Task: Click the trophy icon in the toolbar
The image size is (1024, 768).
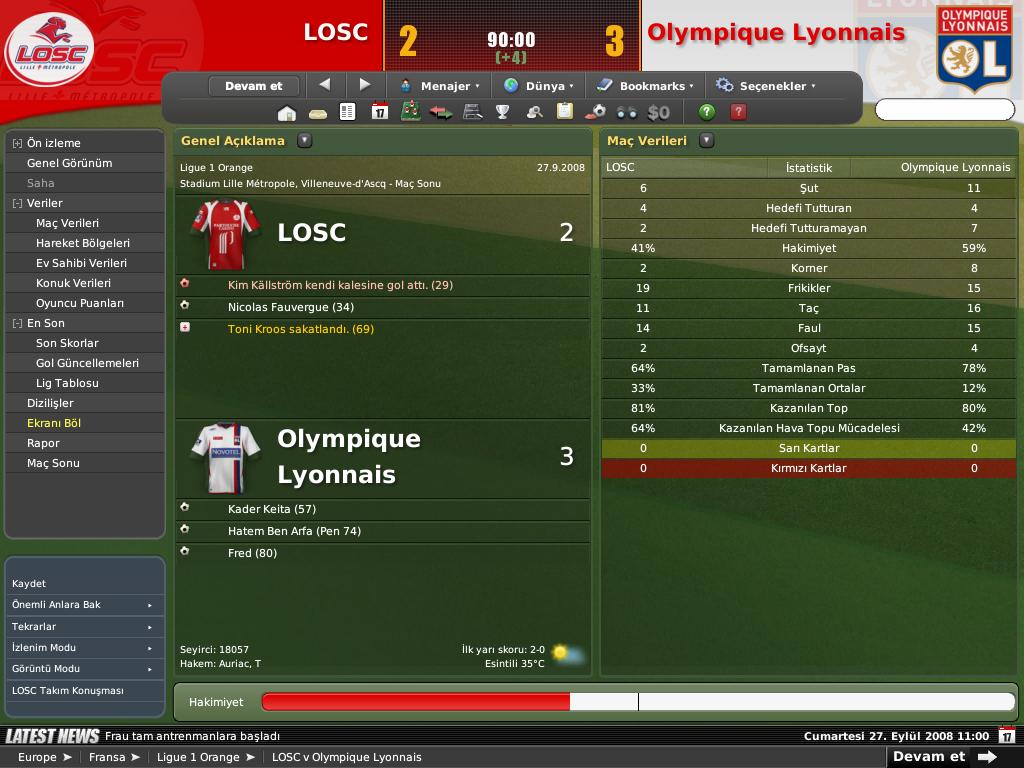Action: click(x=503, y=112)
